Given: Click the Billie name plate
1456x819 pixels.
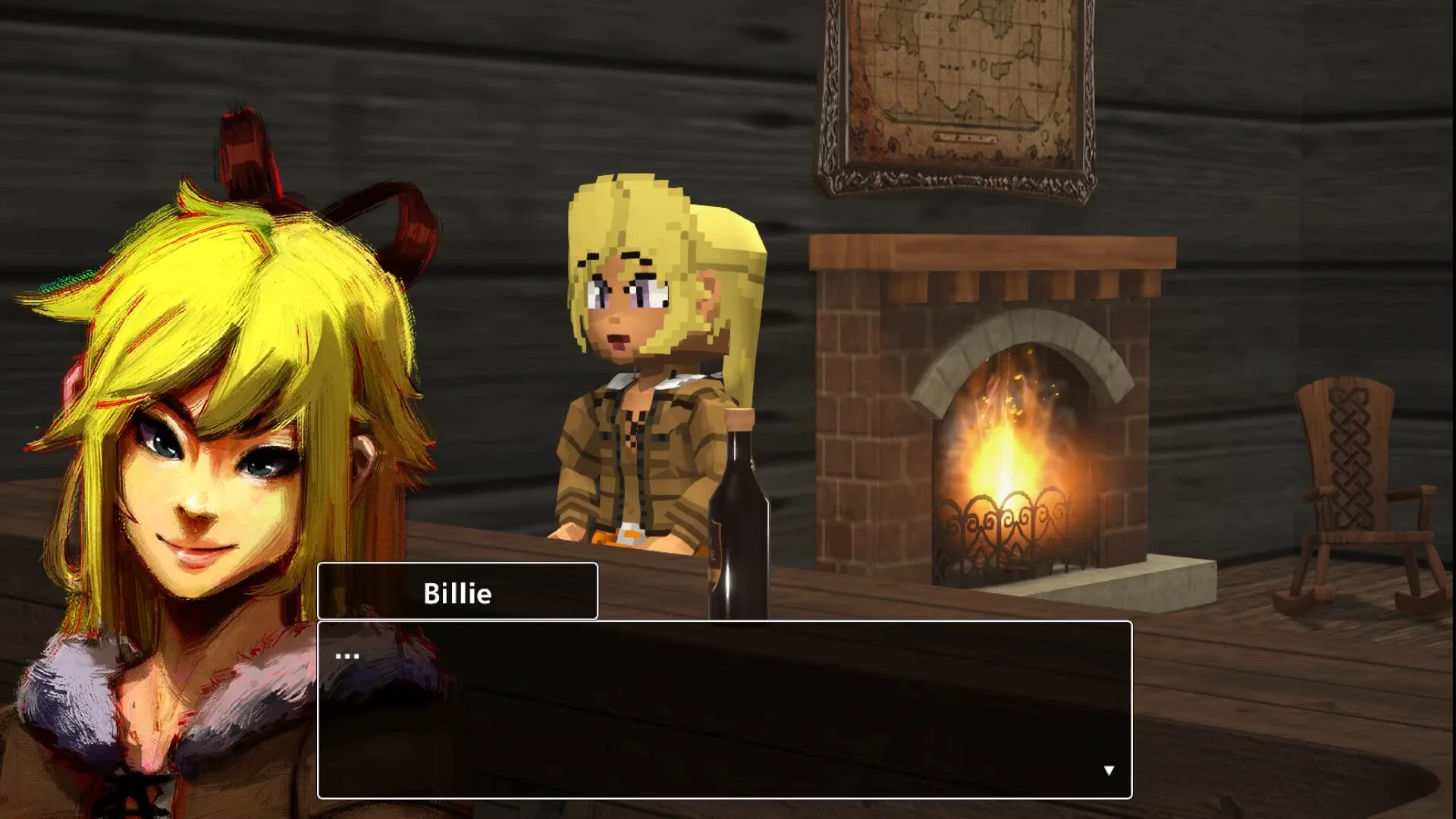Looking at the screenshot, I should click(x=457, y=592).
